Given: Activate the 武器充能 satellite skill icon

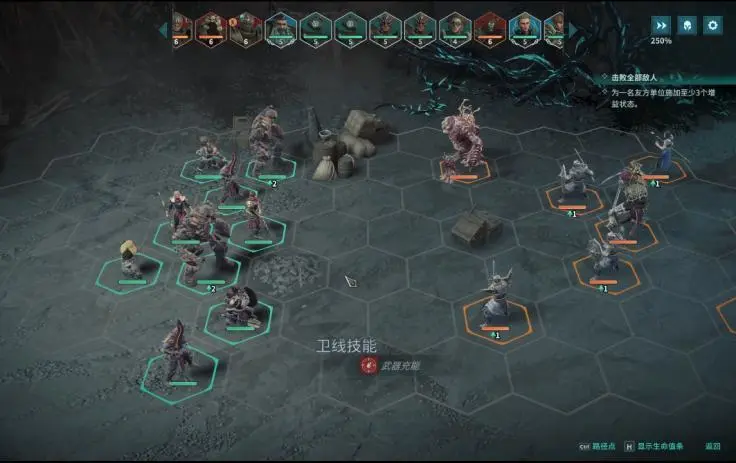Looking at the screenshot, I should [x=369, y=366].
